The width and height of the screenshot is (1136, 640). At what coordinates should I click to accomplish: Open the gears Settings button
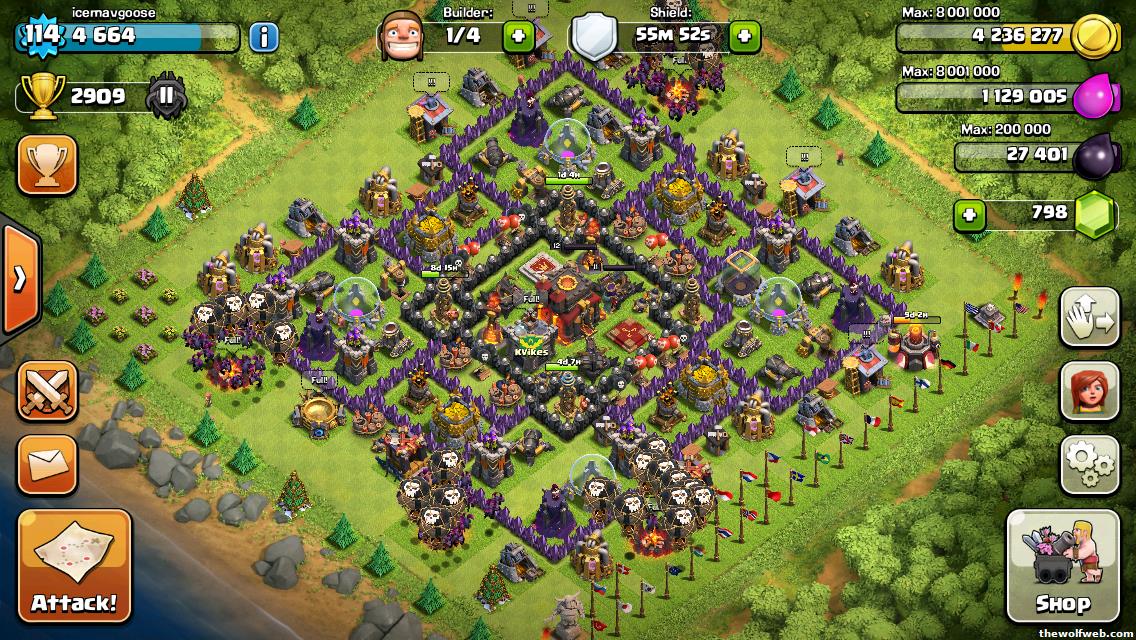[x=1089, y=464]
